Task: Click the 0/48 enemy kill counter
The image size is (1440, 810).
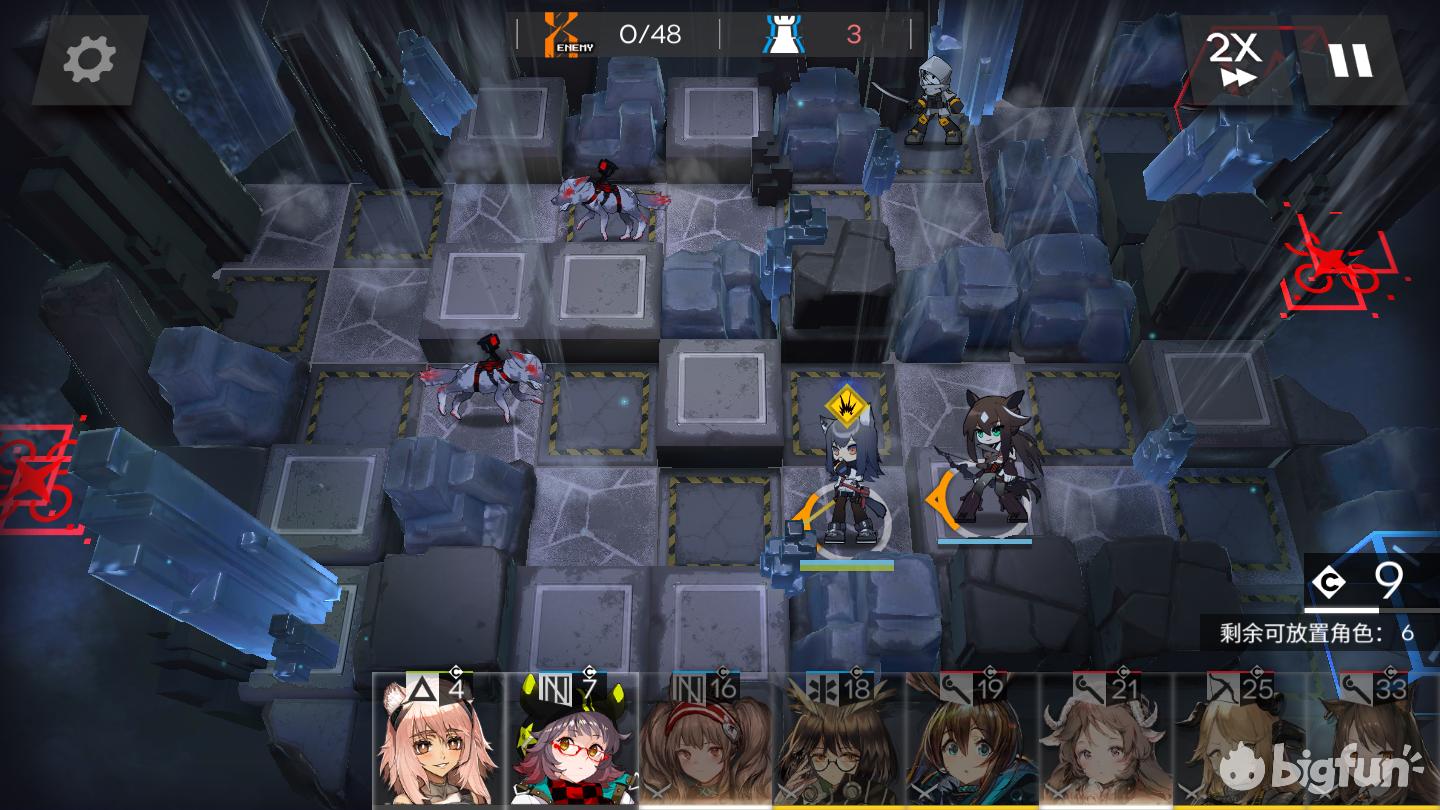Action: (x=650, y=32)
